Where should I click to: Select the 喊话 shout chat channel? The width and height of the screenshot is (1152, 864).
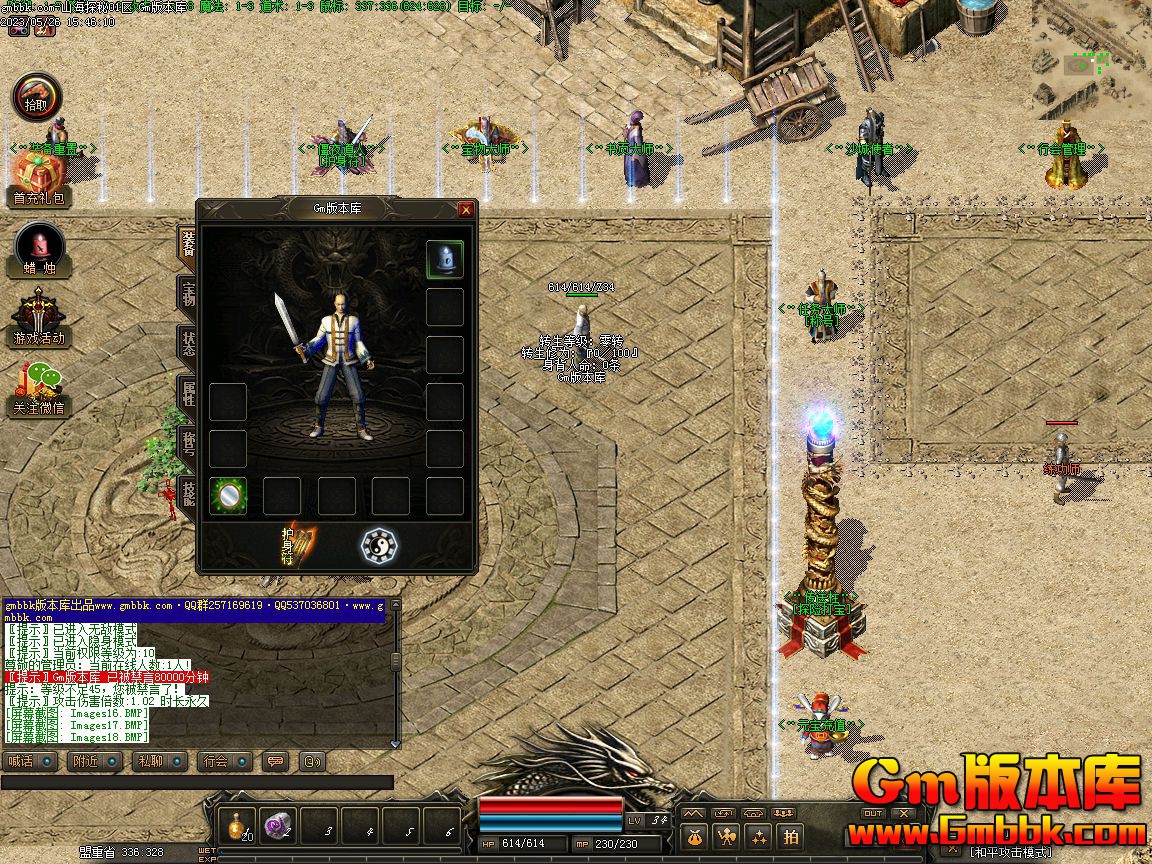[29, 761]
